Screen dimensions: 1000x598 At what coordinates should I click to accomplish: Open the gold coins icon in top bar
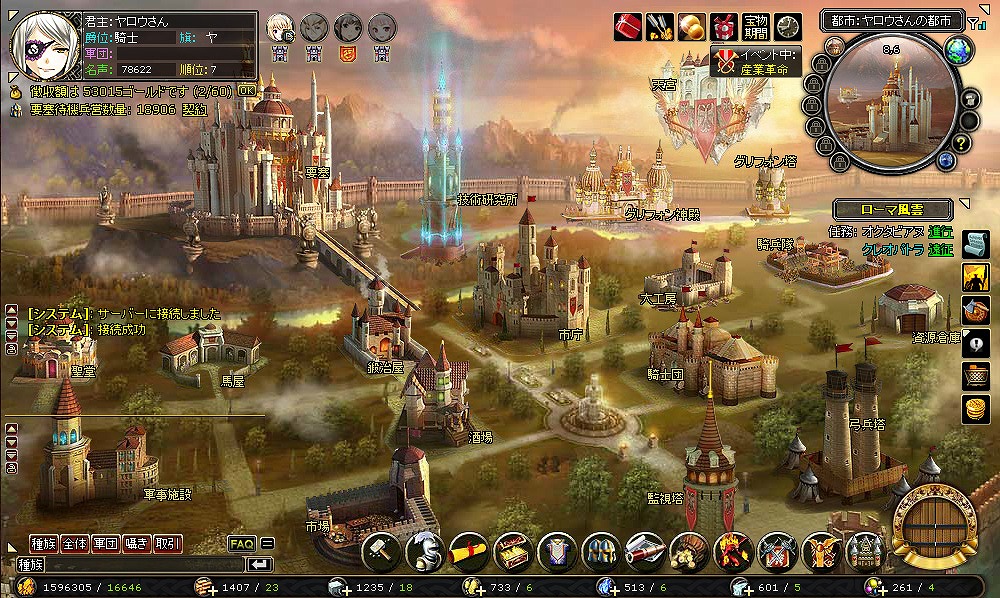tap(691, 25)
